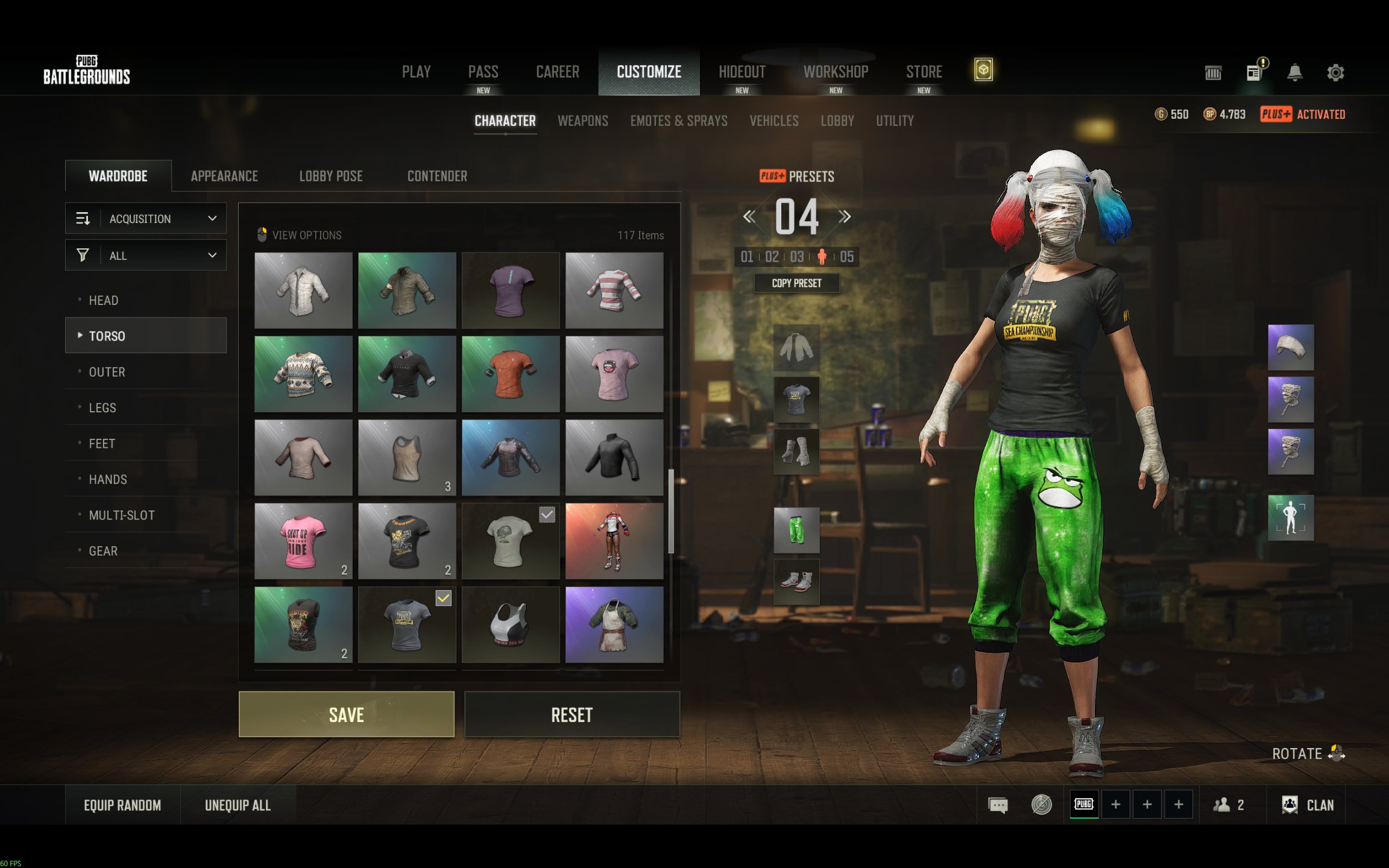The width and height of the screenshot is (1389, 868).
Task: Go to the Weapons customization section
Action: coord(582,121)
